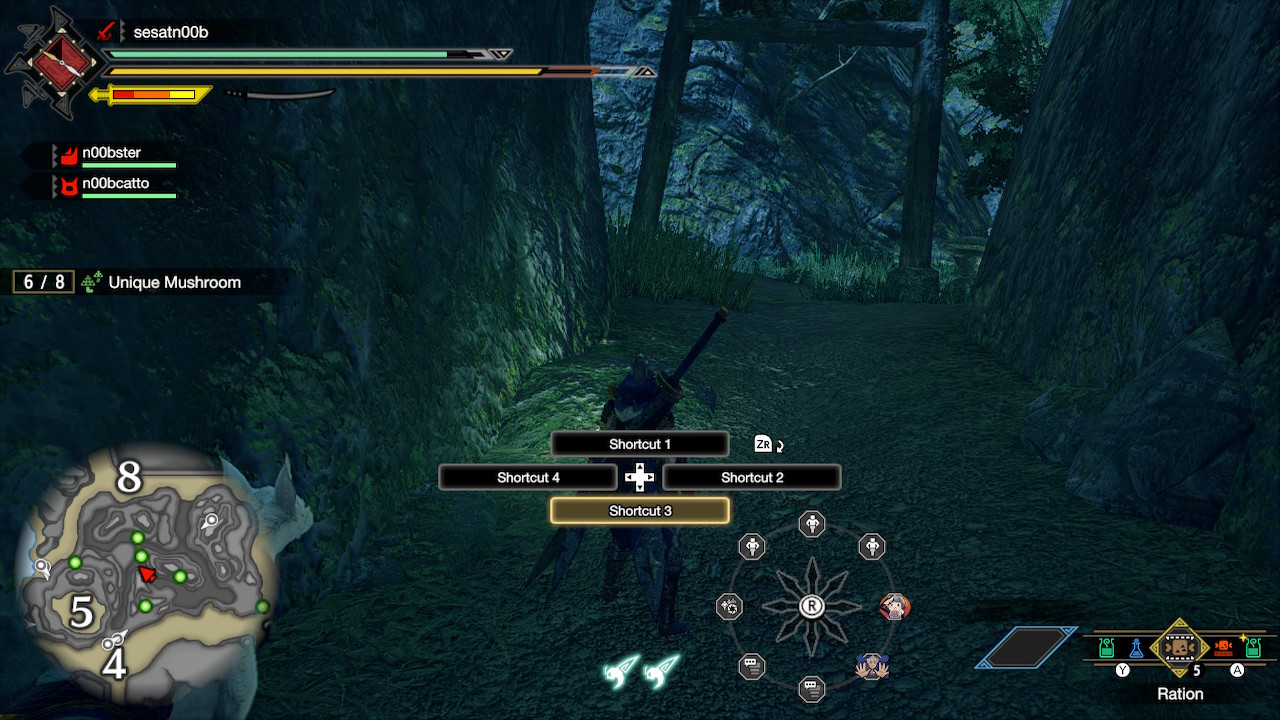Screen dimensions: 1280x720
Task: Click the firework gesture icon on radial menu
Action: (x=729, y=606)
